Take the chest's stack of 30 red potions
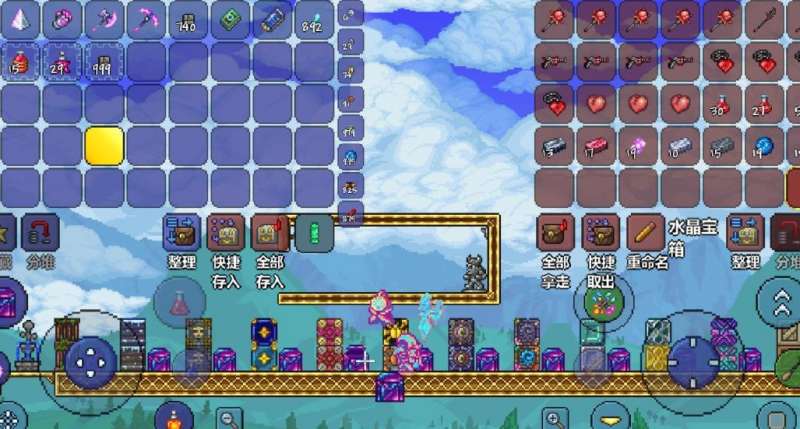Image resolution: width=800 pixels, height=429 pixels. point(723,104)
